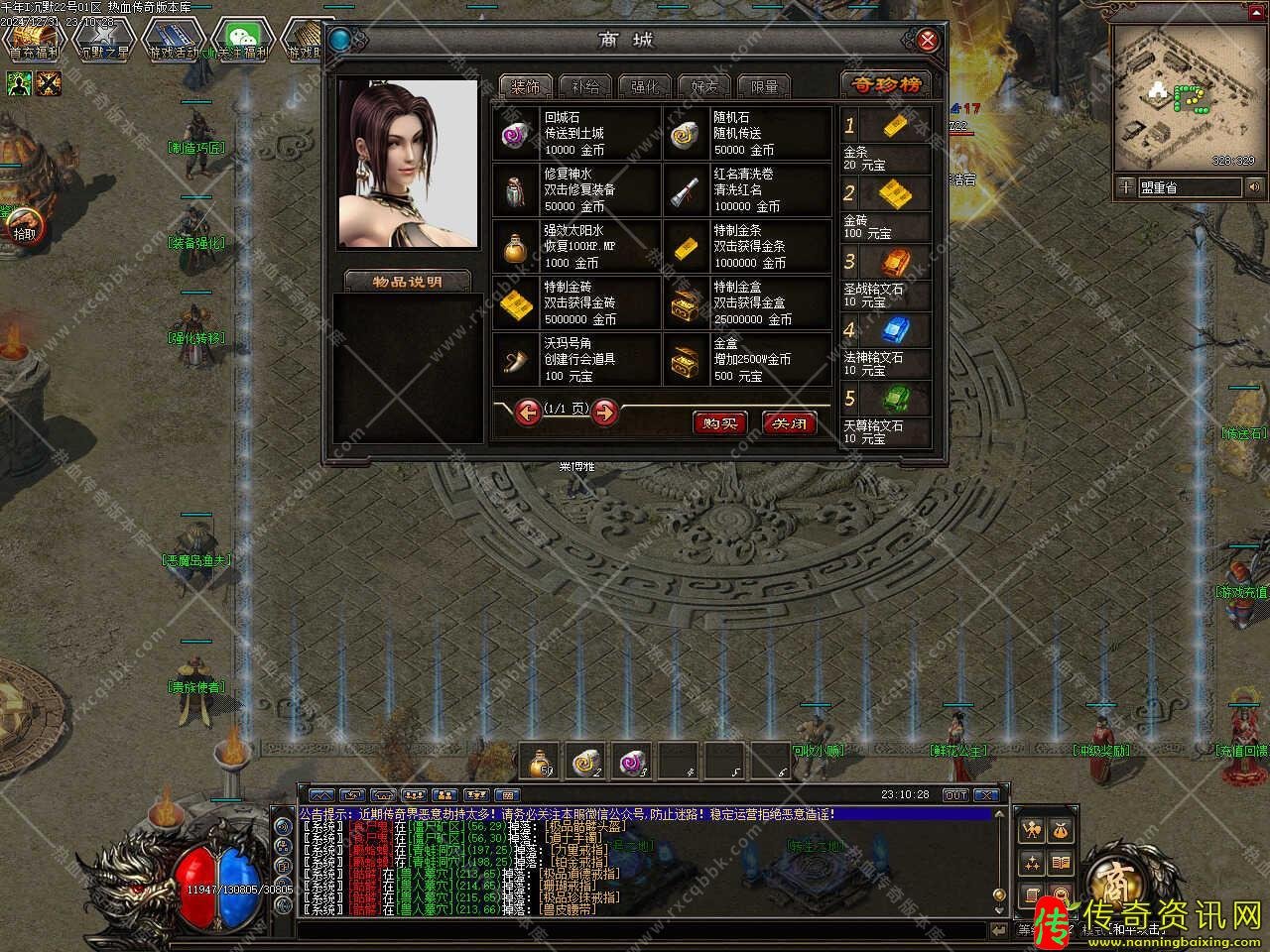Click the 关闭 close button
The height and width of the screenshot is (952, 1270).
pyautogui.click(x=790, y=423)
